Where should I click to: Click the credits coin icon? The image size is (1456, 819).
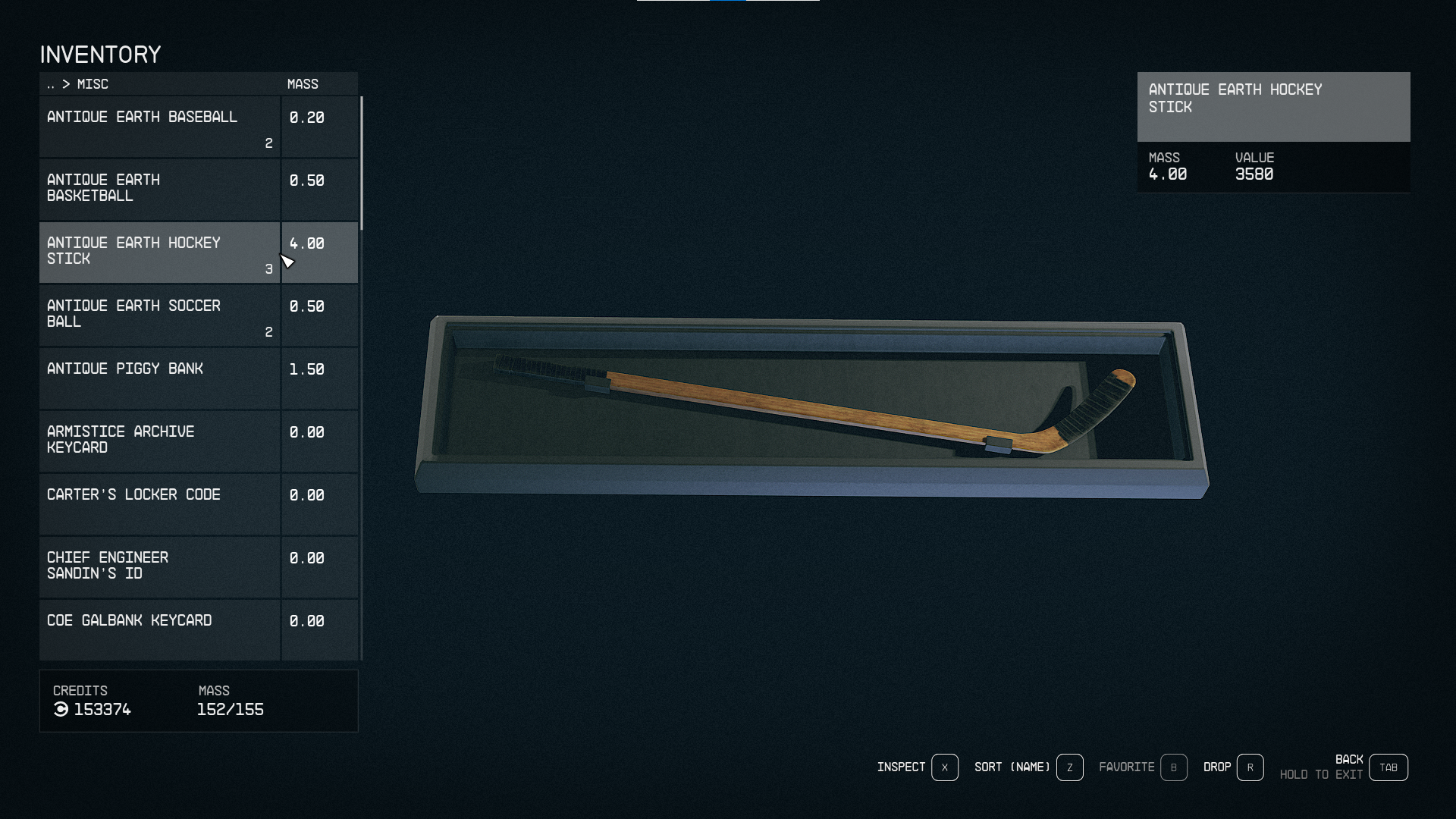click(61, 710)
